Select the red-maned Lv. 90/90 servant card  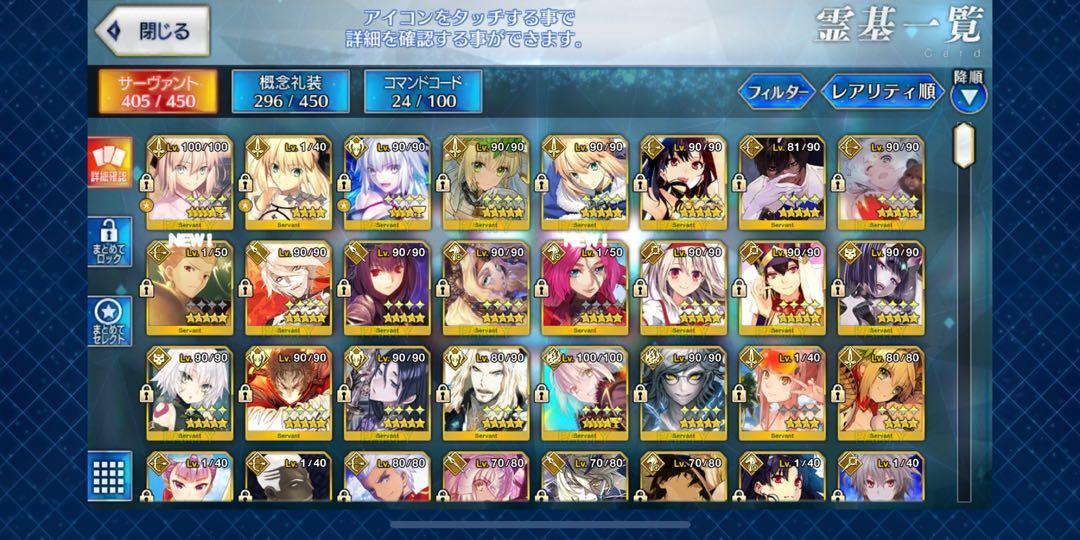click(289, 392)
